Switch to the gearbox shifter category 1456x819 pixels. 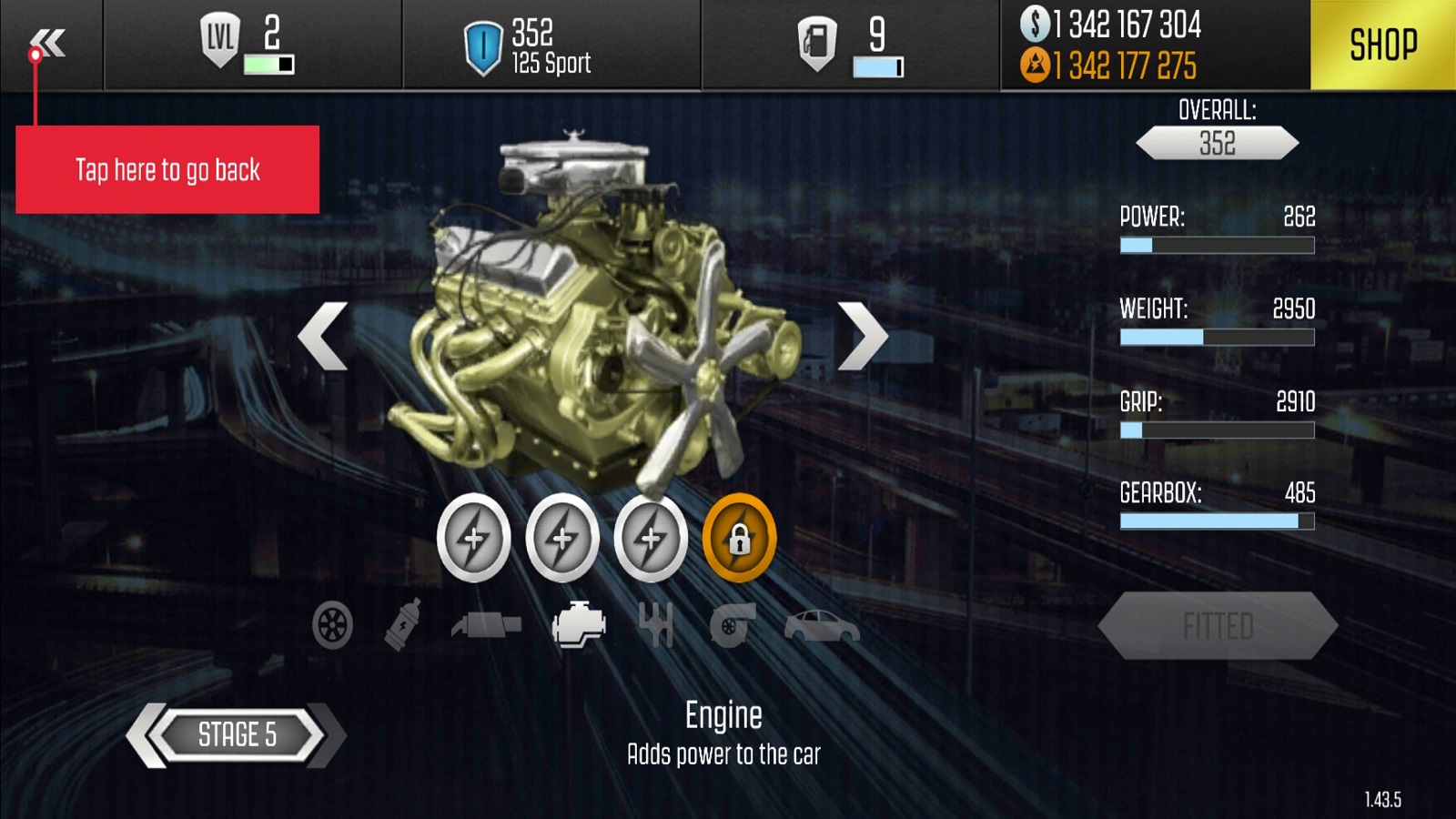(x=655, y=625)
